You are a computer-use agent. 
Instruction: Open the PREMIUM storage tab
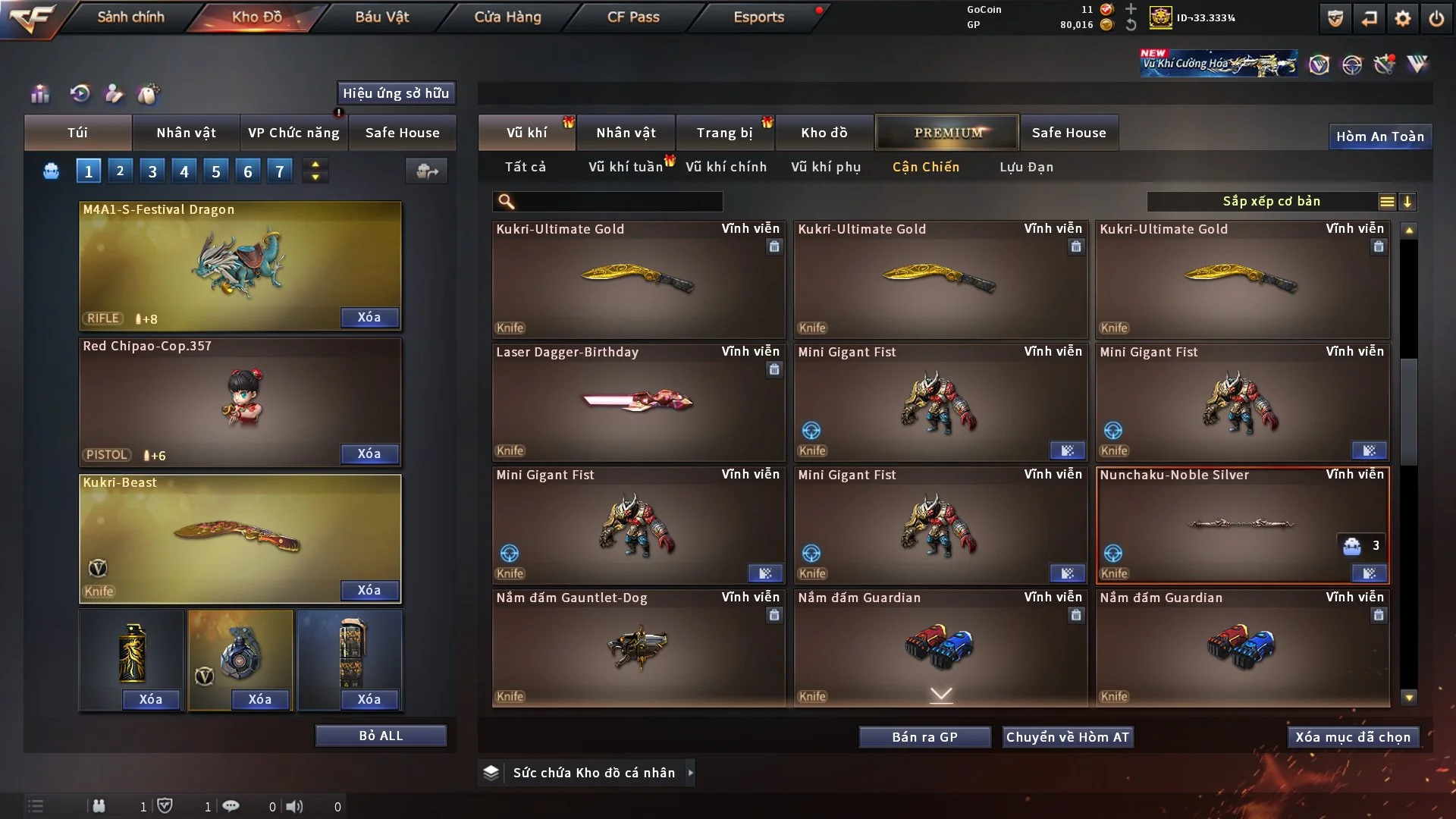[947, 133]
